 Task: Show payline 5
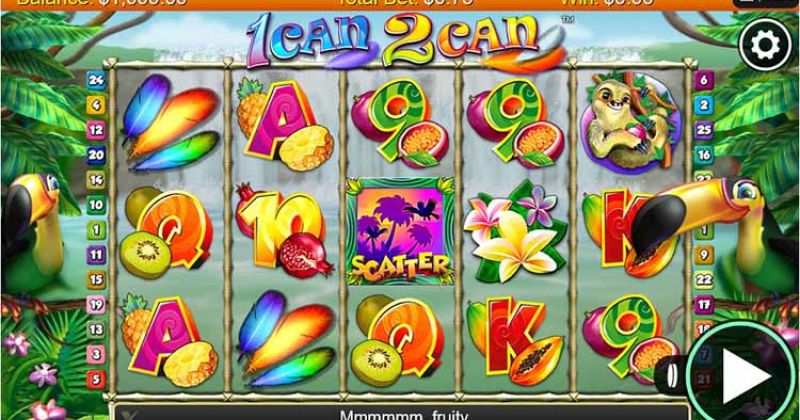click(96, 379)
